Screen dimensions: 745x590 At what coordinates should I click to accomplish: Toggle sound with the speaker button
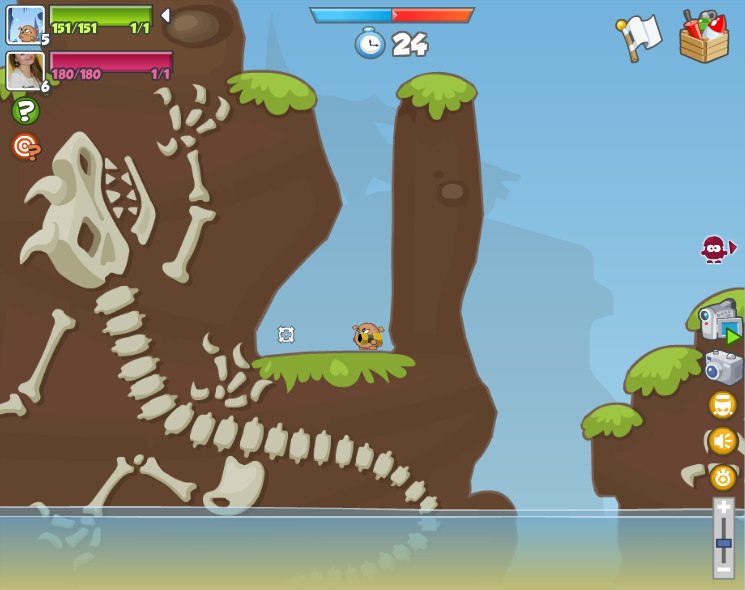(x=723, y=441)
